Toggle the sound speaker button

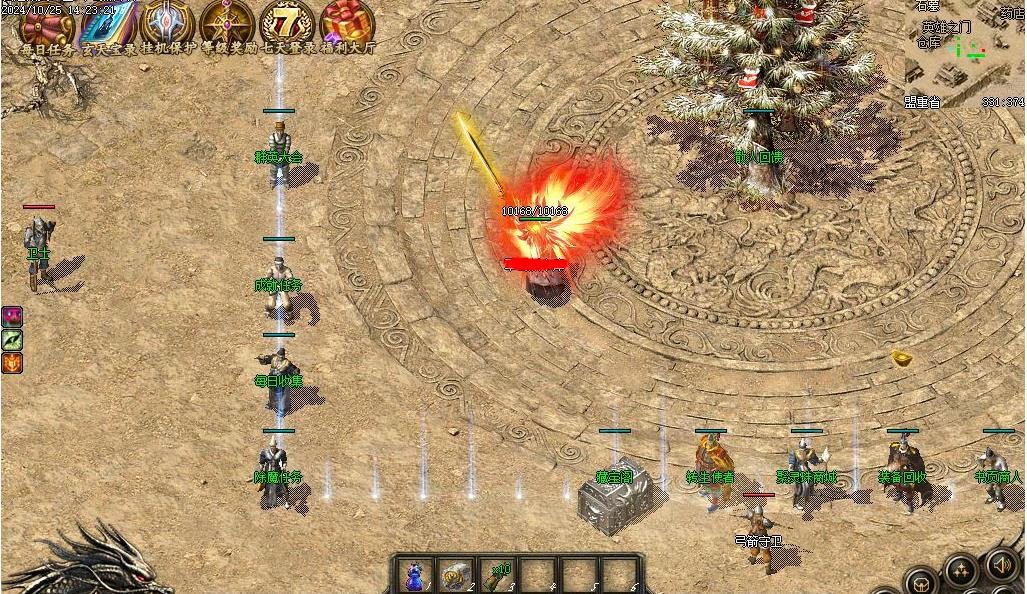point(1002,565)
